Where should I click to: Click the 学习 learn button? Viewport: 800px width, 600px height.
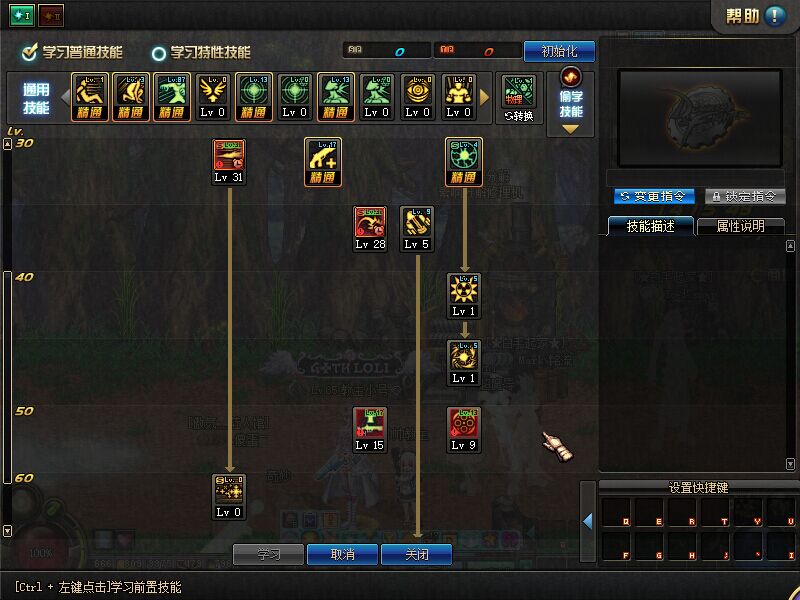tap(268, 554)
